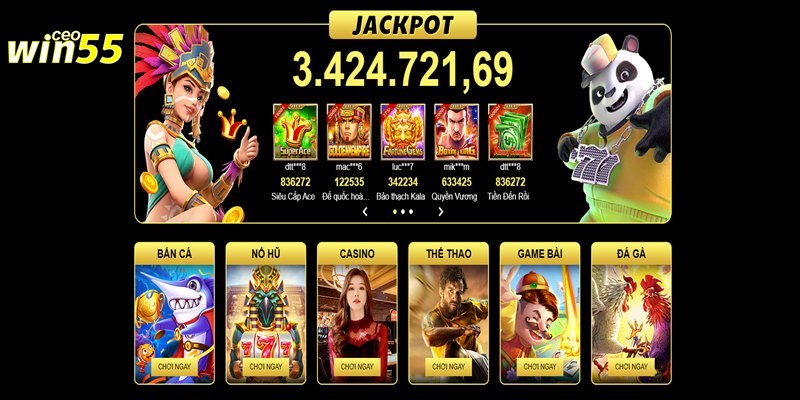Choose the Thể Thao category header
The image size is (800, 400).
448,254
